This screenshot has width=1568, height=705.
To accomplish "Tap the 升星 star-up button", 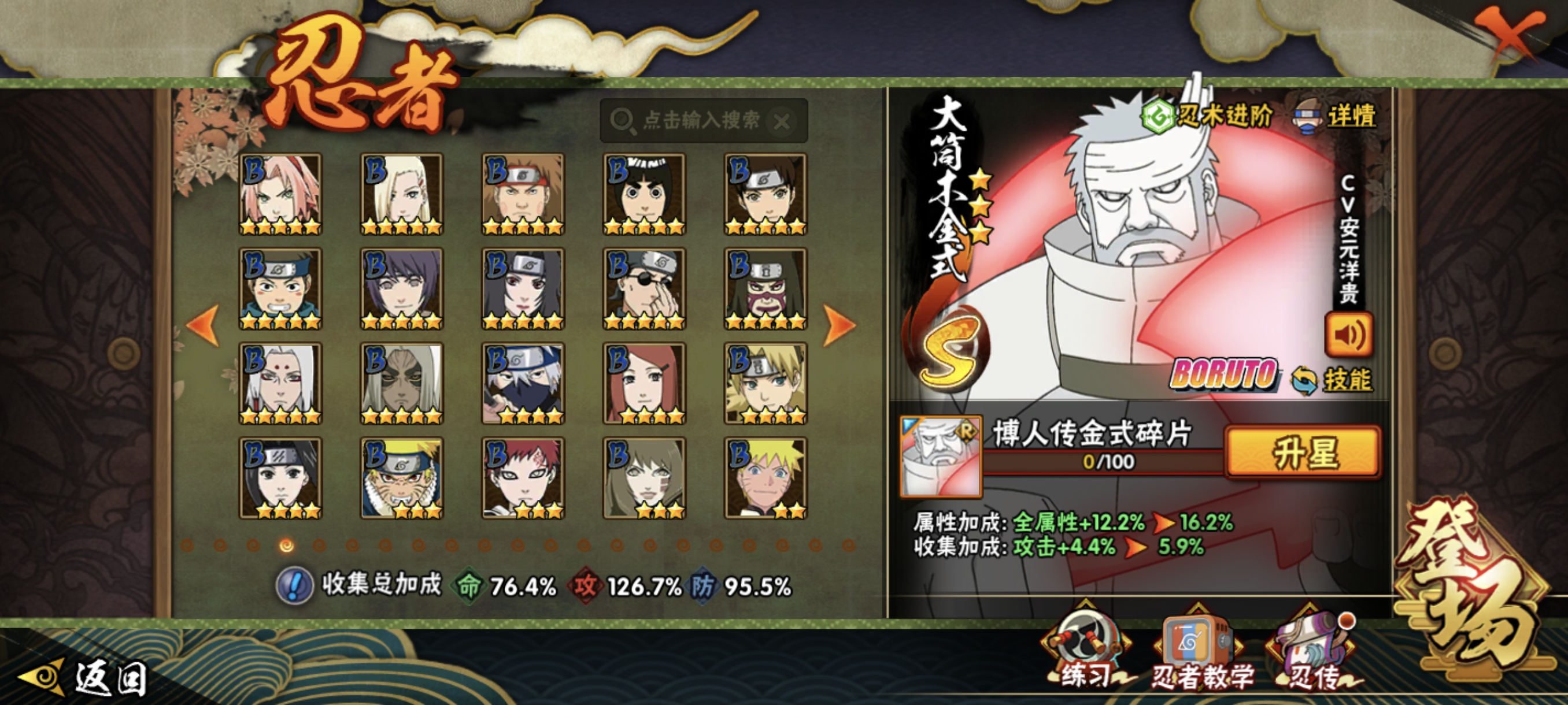I will (x=1303, y=452).
